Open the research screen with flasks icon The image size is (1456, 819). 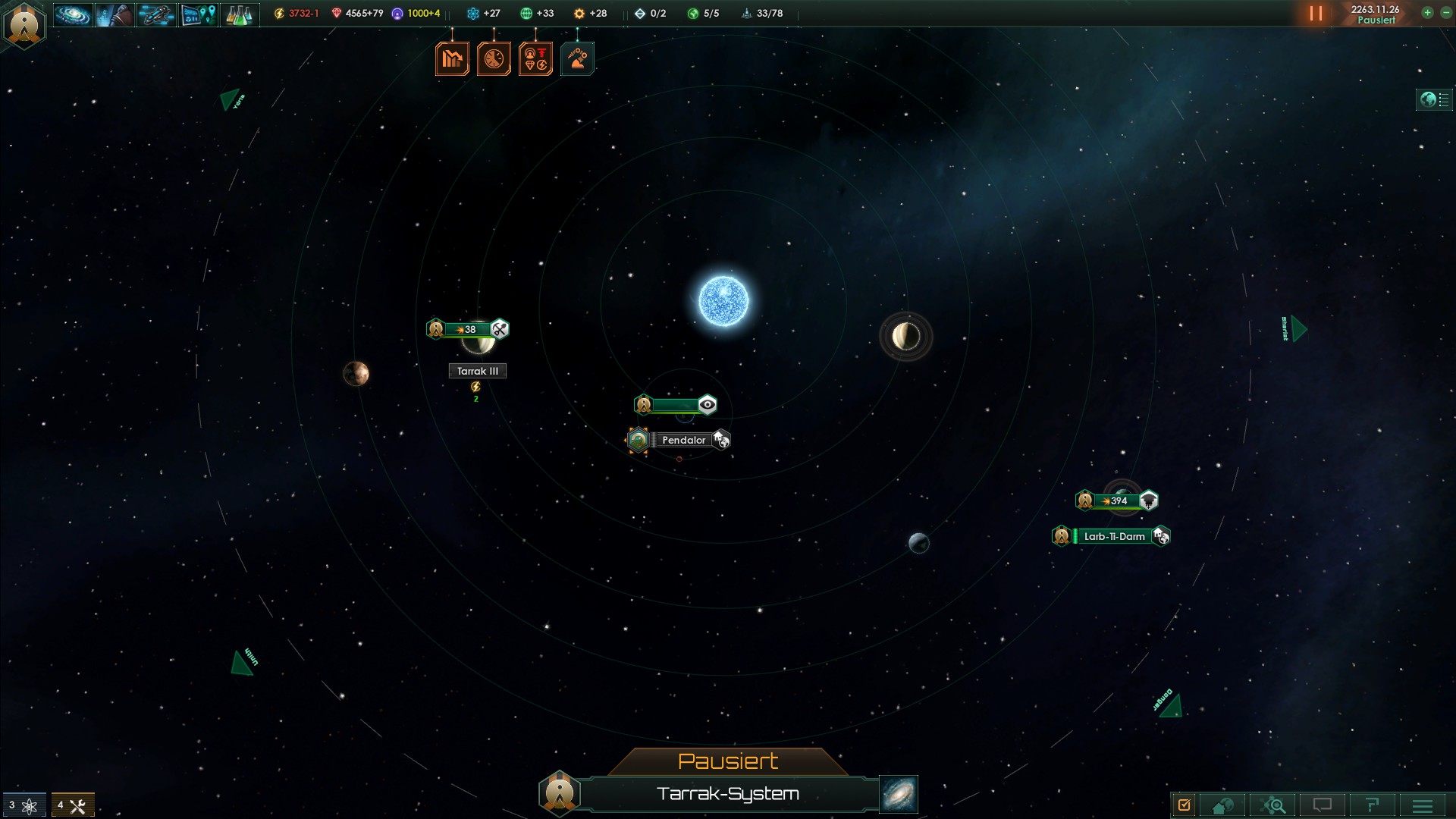tap(240, 14)
